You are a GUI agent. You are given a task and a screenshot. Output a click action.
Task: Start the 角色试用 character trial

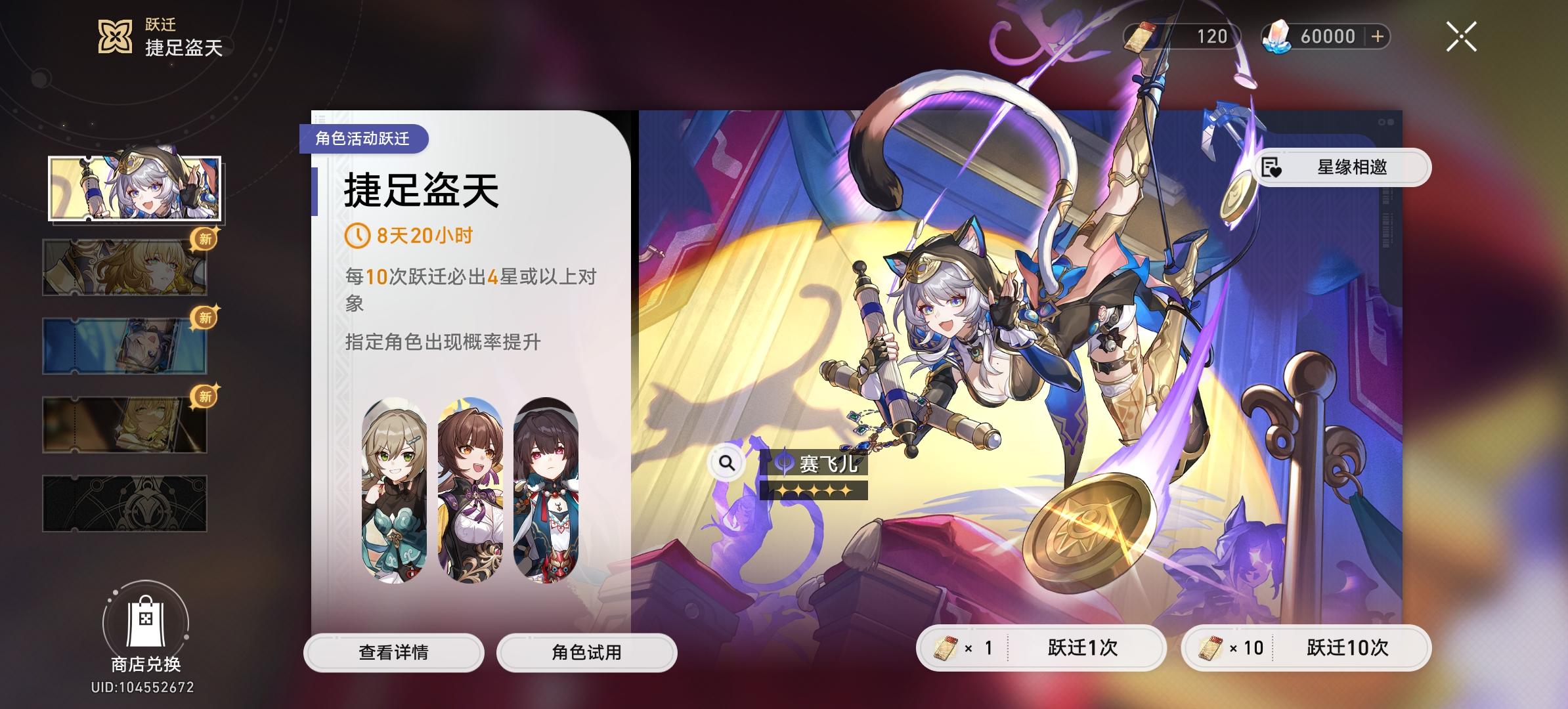[587, 652]
